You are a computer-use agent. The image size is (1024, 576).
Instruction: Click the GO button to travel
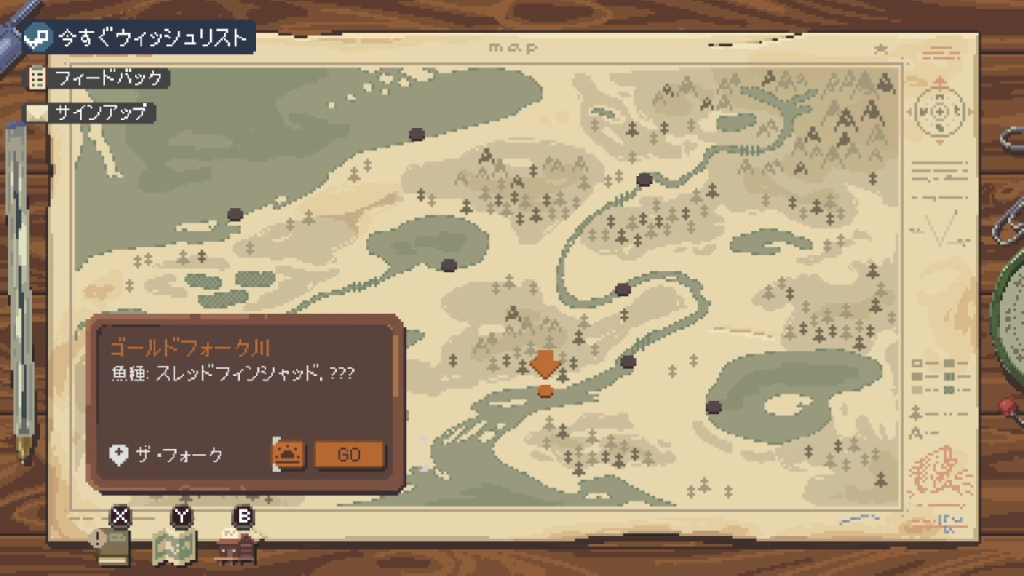(x=349, y=454)
